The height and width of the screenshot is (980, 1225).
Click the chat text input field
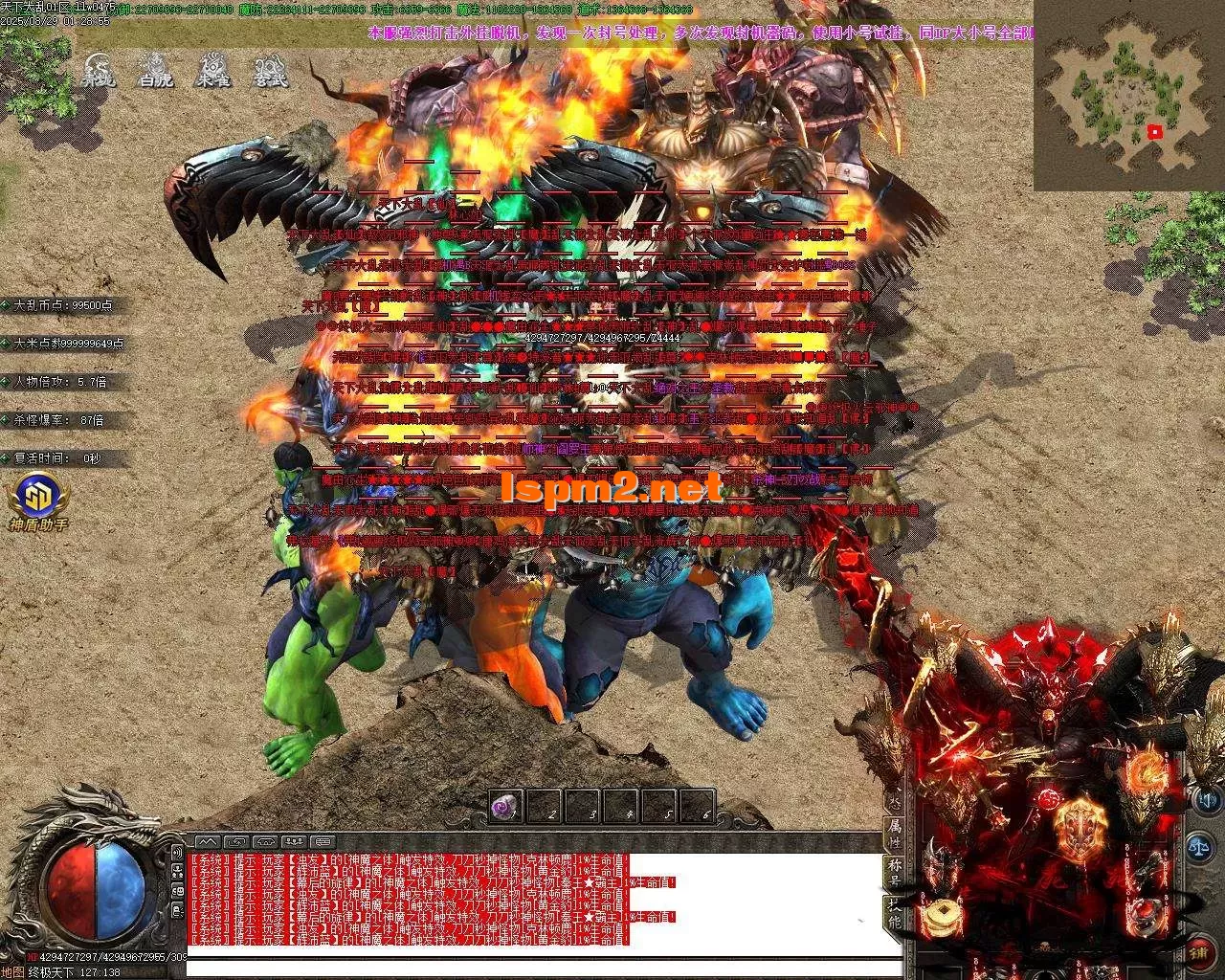[x=544, y=969]
